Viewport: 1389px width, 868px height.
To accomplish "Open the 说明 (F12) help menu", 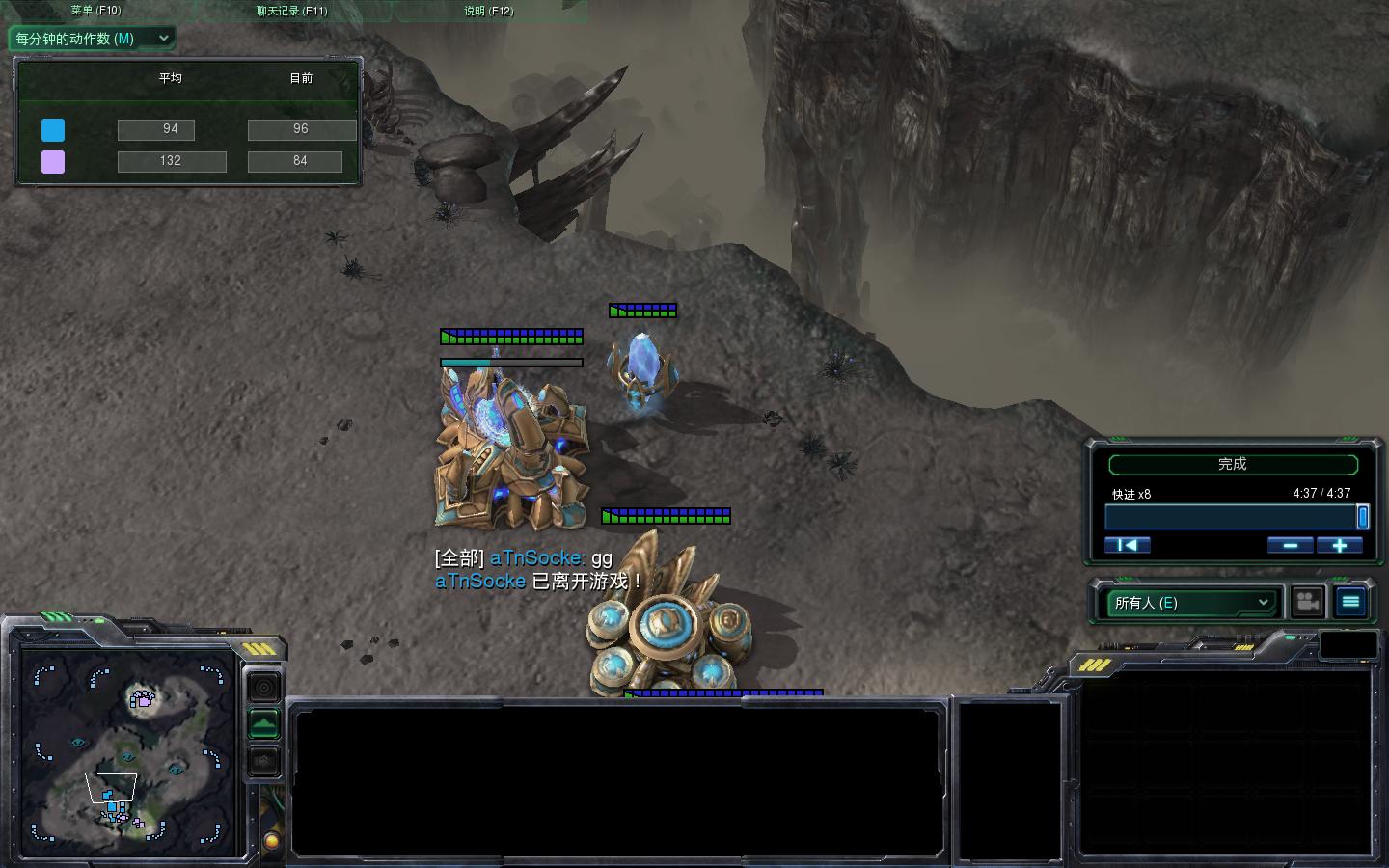I will coord(489,11).
